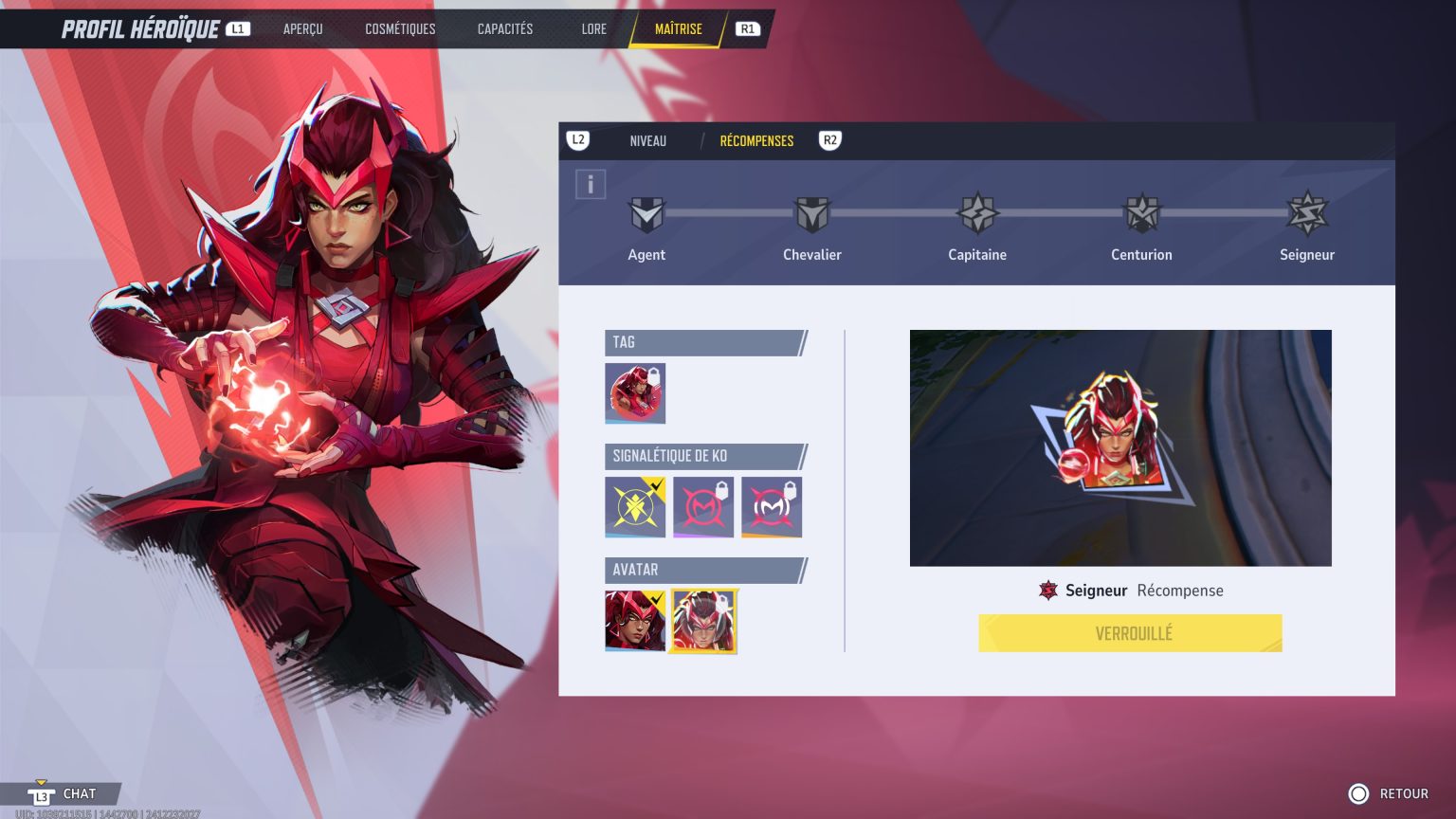This screenshot has height=819, width=1456.
Task: Select the Agent mastery rank icon
Action: [x=646, y=216]
